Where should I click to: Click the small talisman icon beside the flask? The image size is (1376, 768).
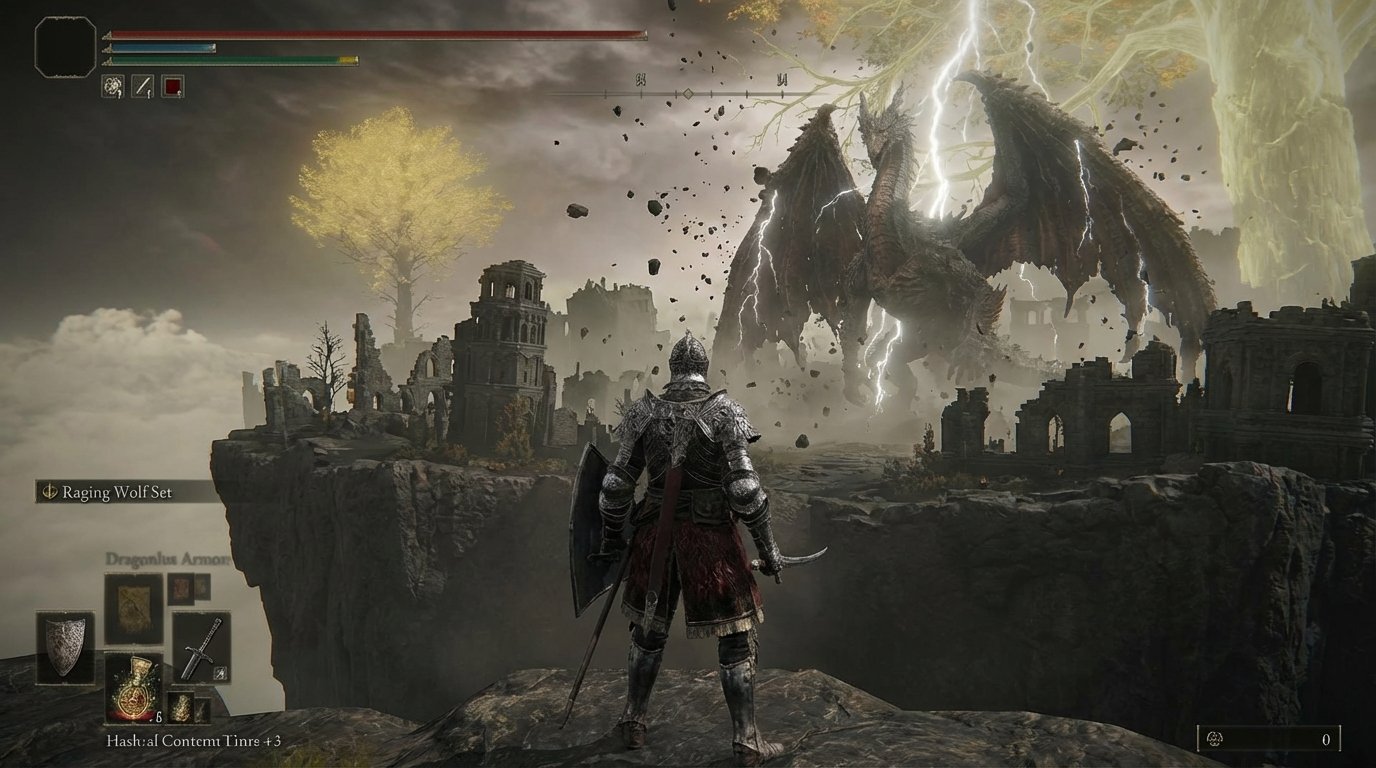tap(181, 706)
